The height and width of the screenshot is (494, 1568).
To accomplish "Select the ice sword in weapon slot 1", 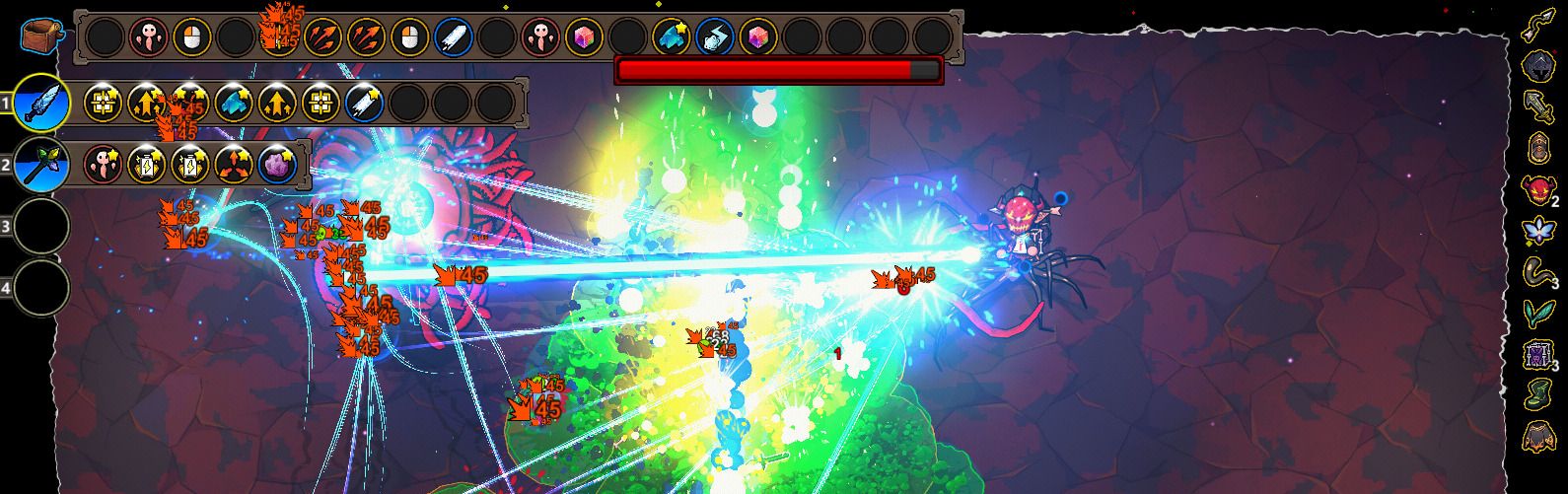I will tap(40, 103).
